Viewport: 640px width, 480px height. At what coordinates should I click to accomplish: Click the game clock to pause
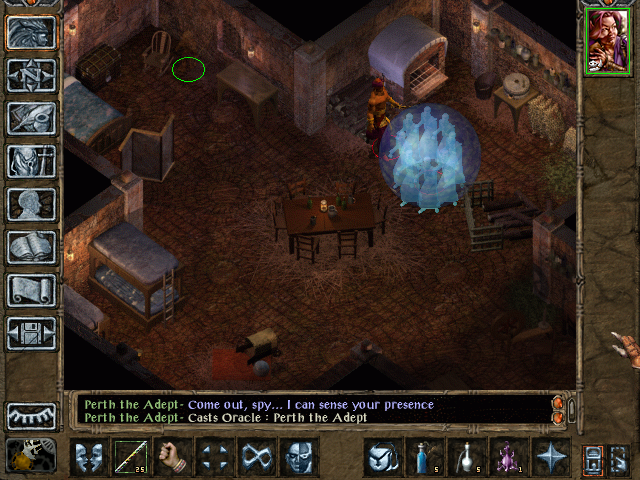[31, 457]
